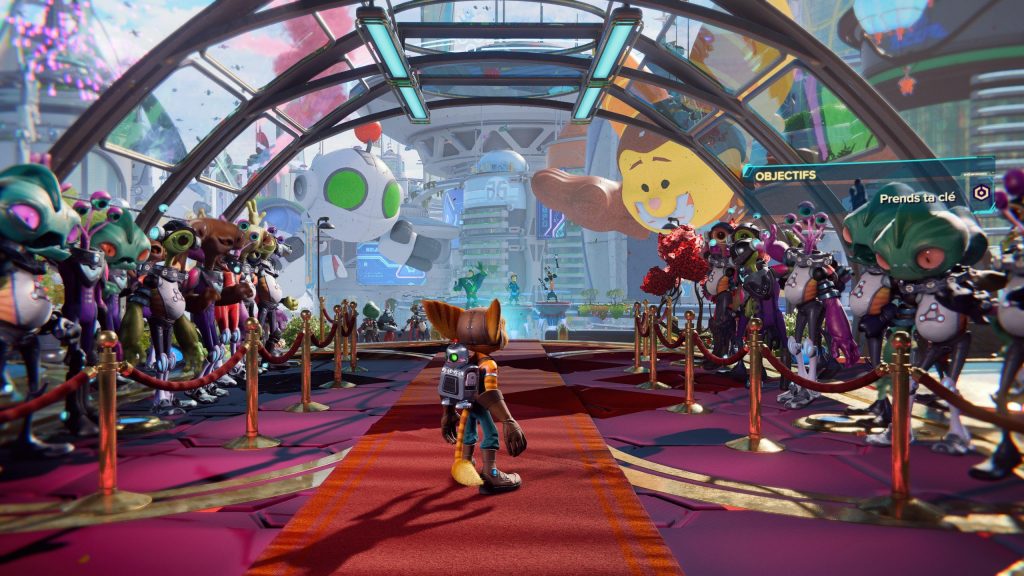1024x576 pixels.
Task: Select the "Prends ta clé" objective
Action: (x=922, y=198)
